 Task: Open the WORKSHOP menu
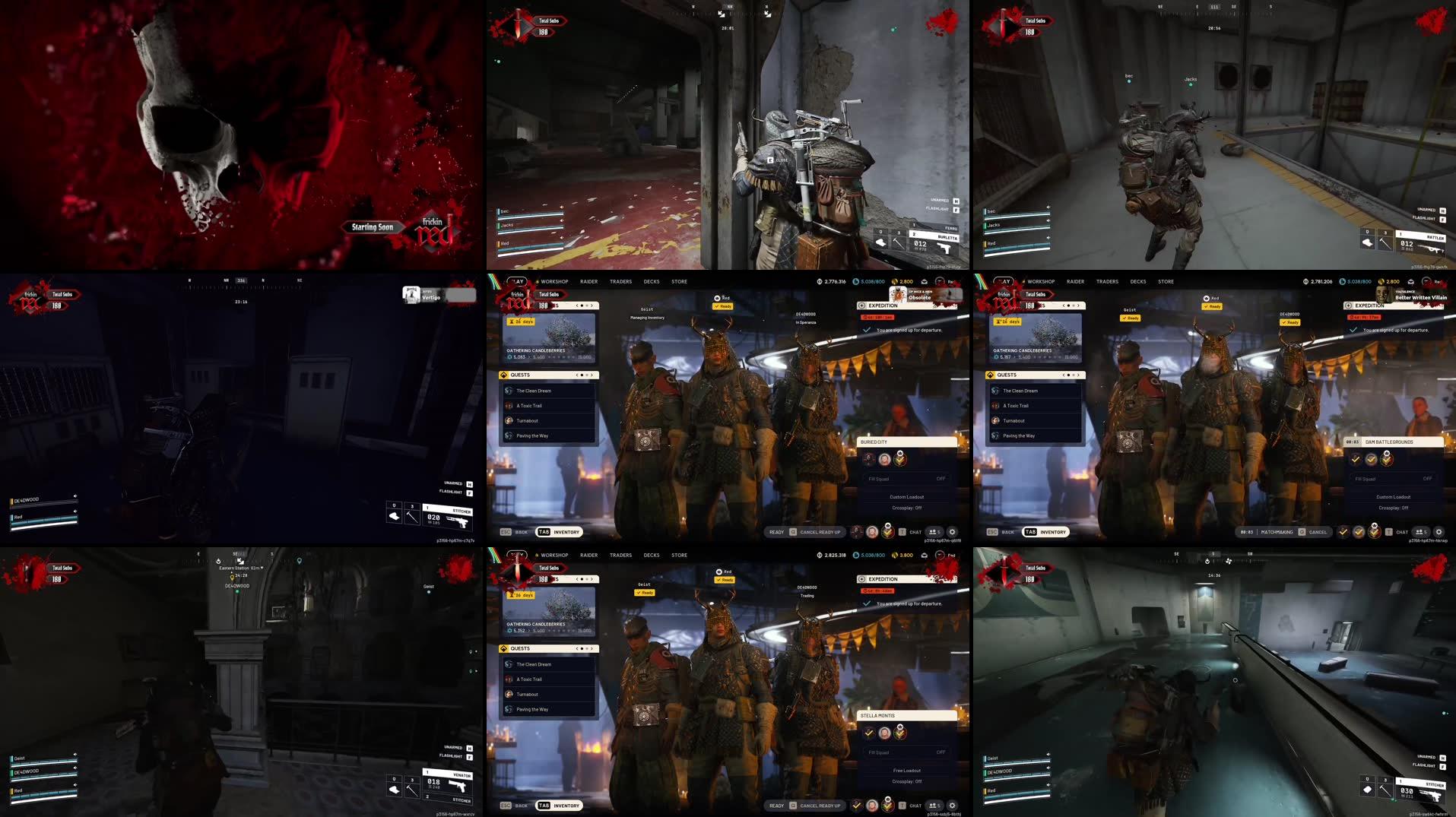point(554,281)
